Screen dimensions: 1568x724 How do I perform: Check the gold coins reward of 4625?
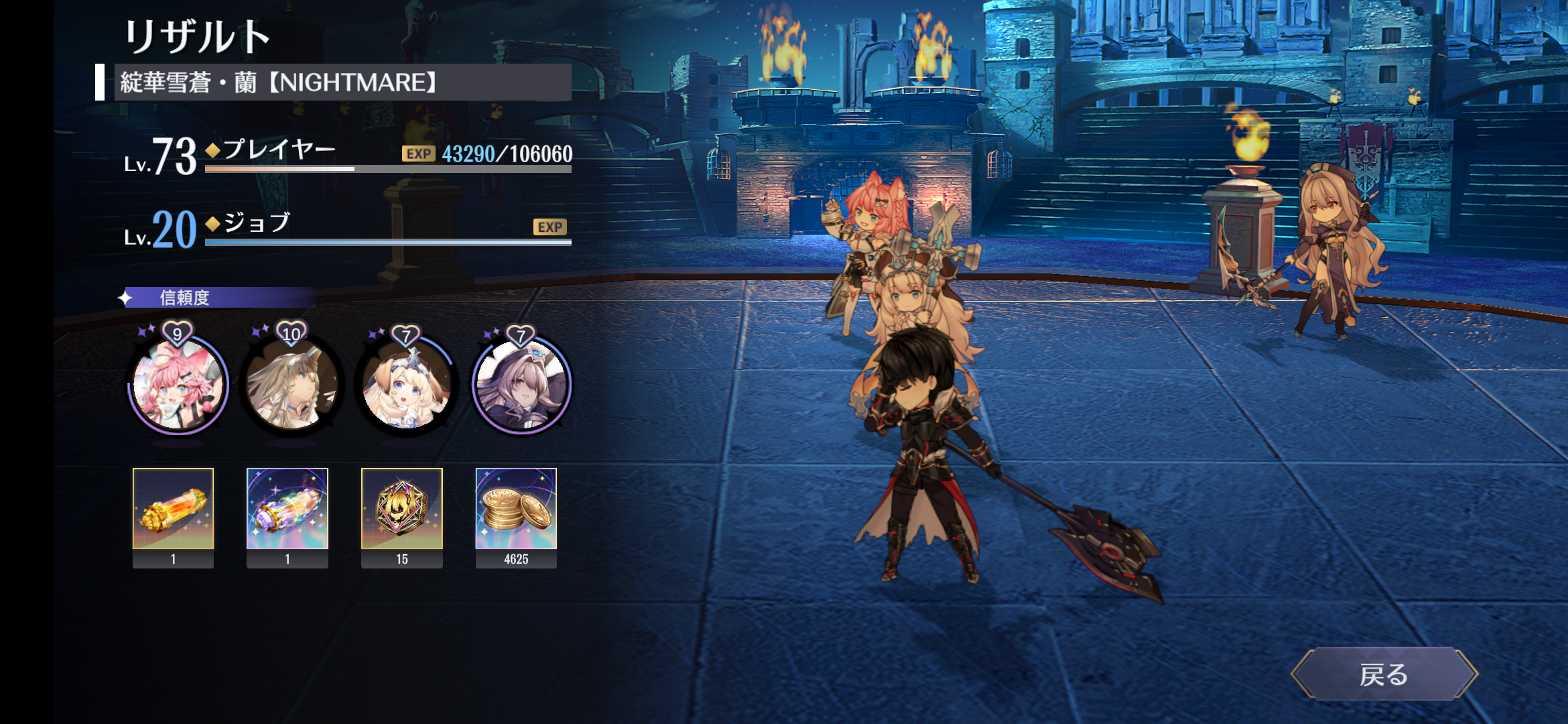click(516, 509)
